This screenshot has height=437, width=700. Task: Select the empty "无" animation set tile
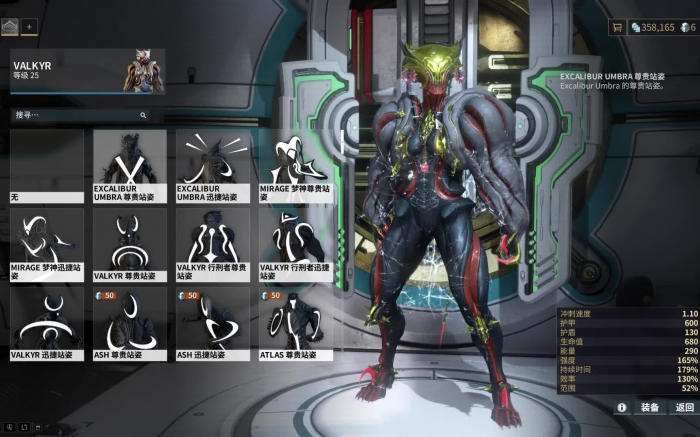tap(47, 165)
